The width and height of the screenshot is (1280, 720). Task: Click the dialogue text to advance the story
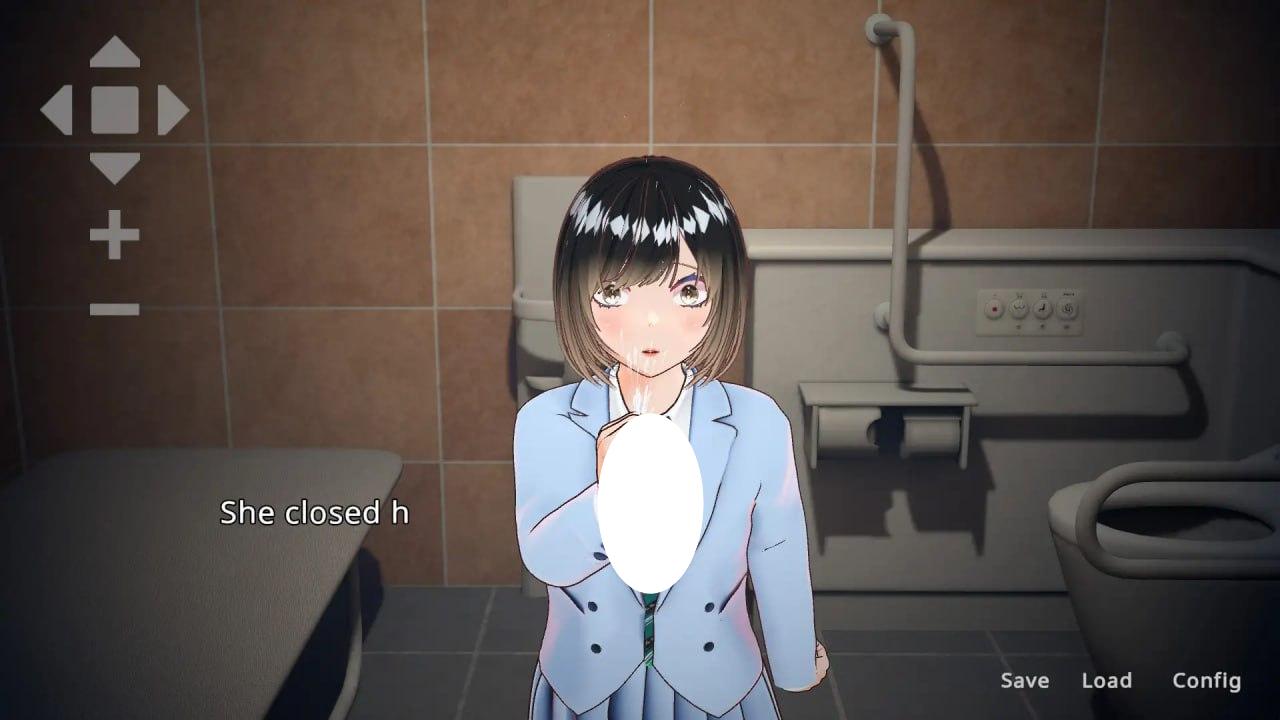point(315,513)
